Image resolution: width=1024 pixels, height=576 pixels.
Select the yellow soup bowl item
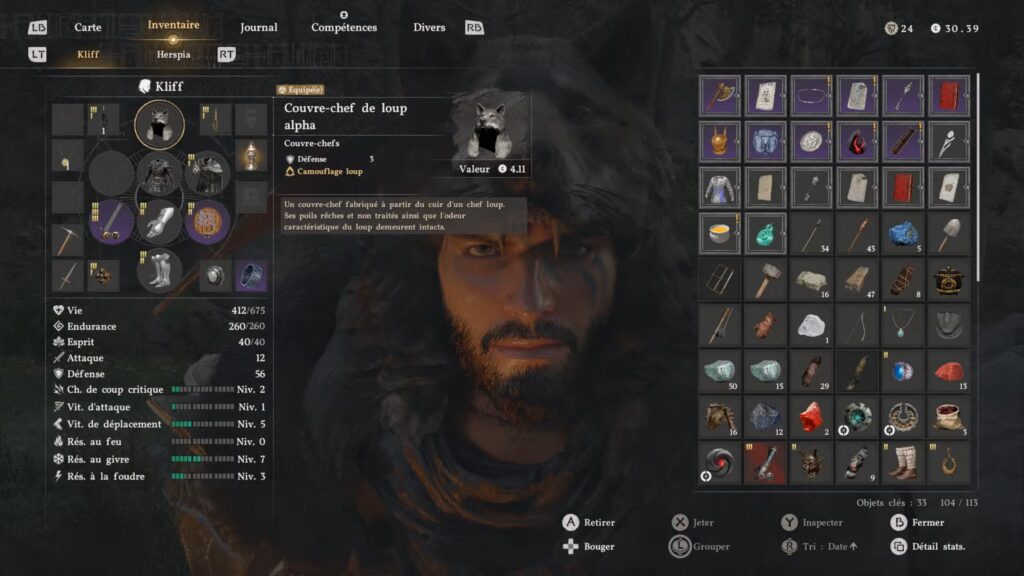click(x=720, y=234)
